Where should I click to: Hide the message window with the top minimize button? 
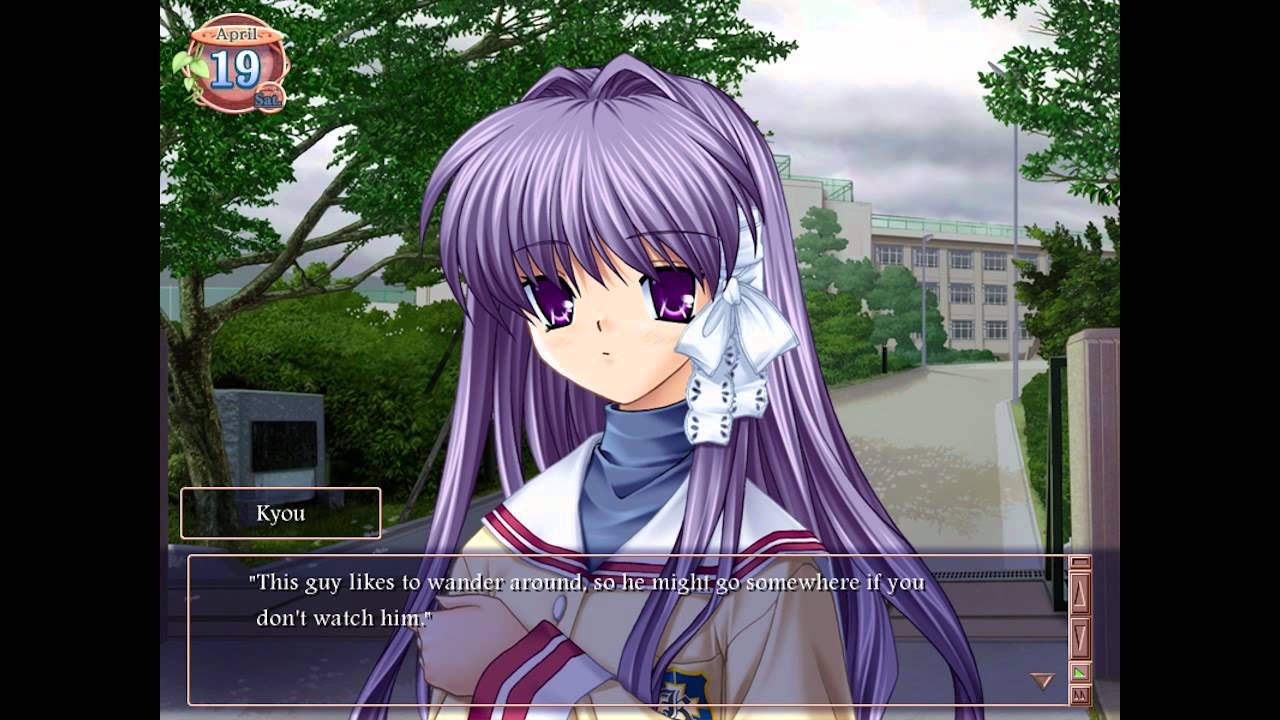(x=1080, y=563)
